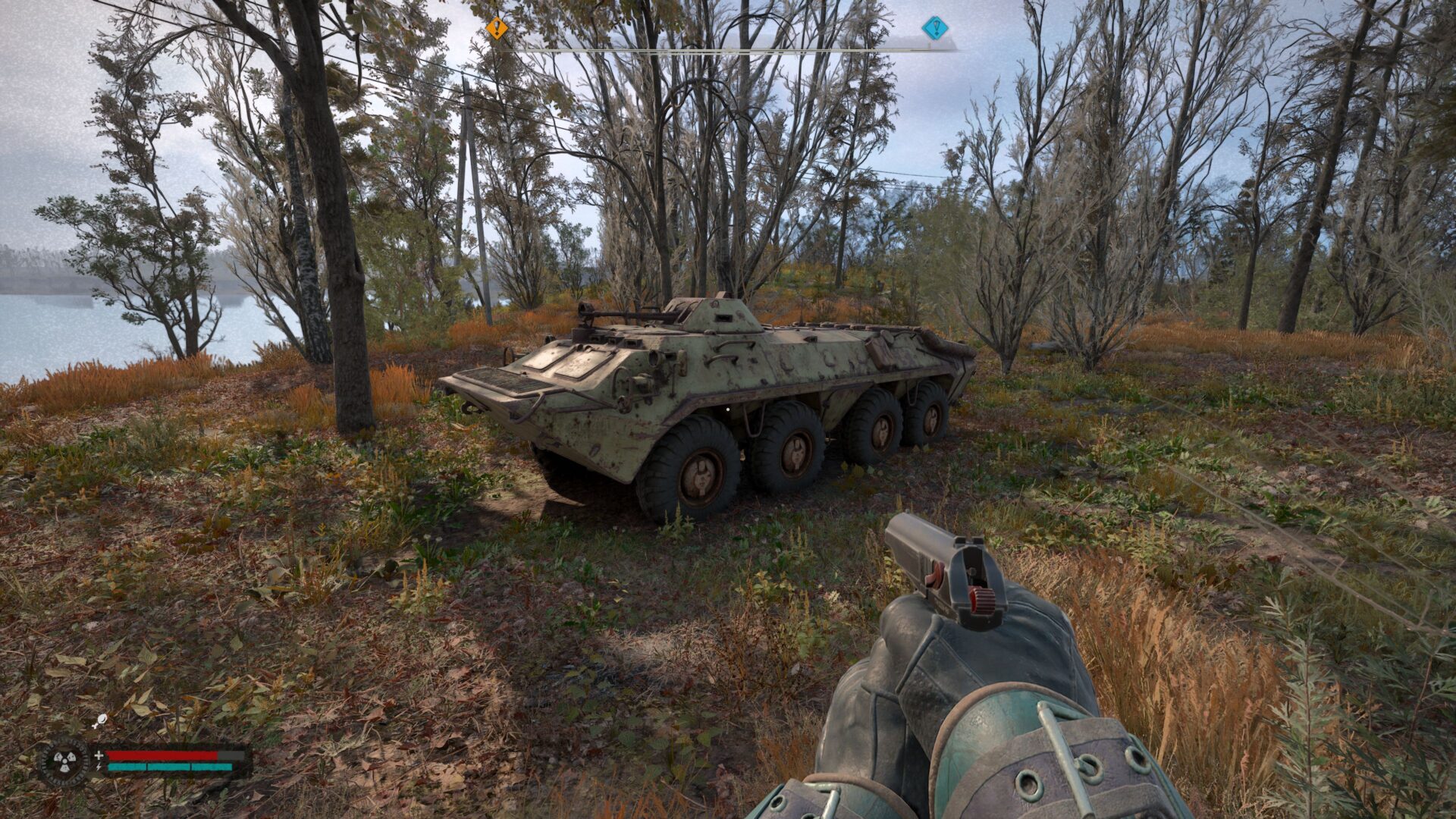Image resolution: width=1456 pixels, height=819 pixels.
Task: Select the yellow warning marker on the compass
Action: click(496, 27)
